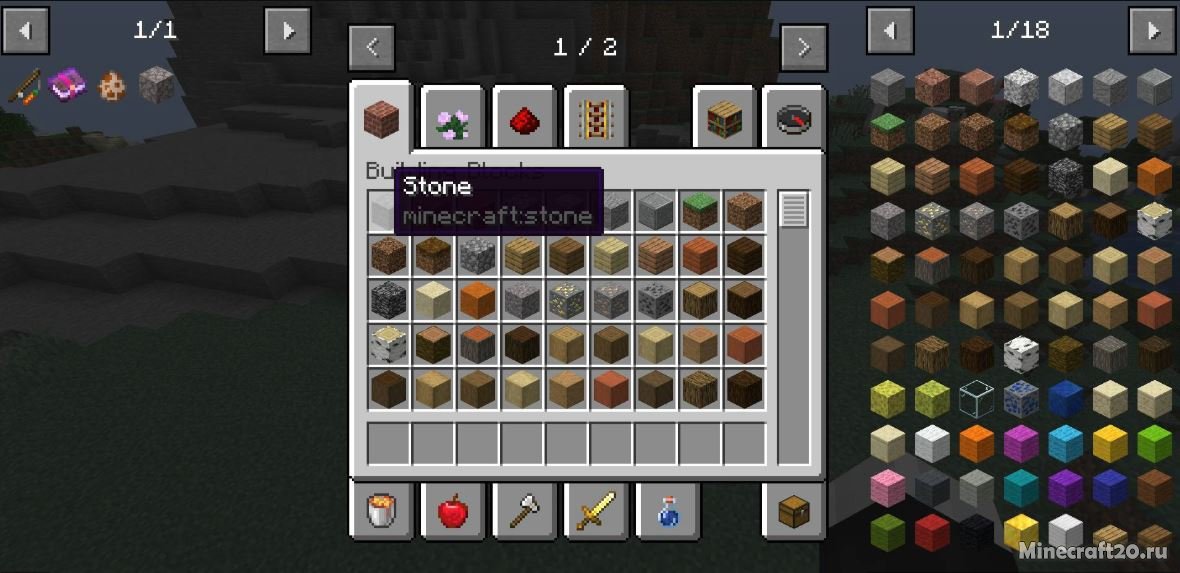Select the Redstone dust tab
The image size is (1180, 573).
(x=524, y=122)
